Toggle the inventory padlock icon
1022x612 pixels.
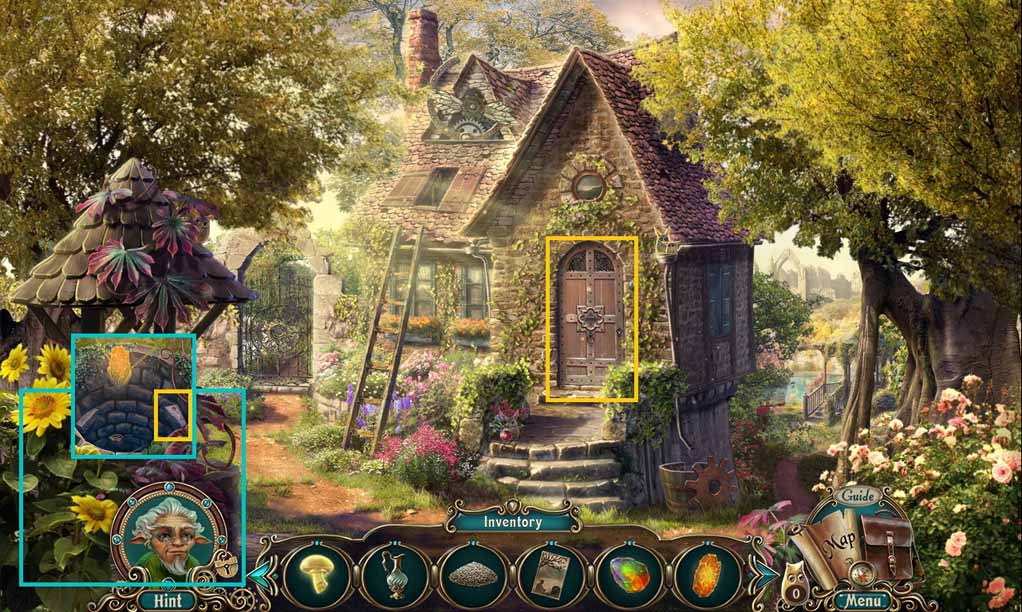(228, 567)
